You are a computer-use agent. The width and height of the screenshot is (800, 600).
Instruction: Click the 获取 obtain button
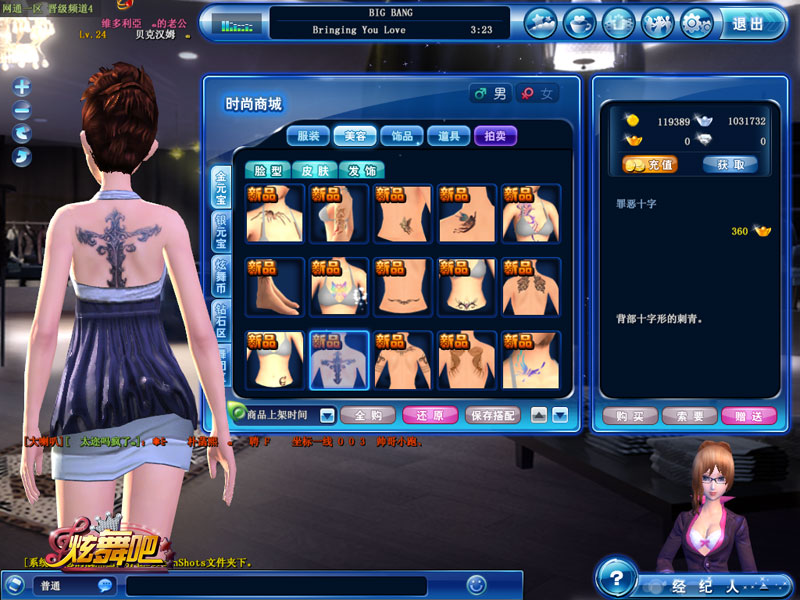pos(729,164)
